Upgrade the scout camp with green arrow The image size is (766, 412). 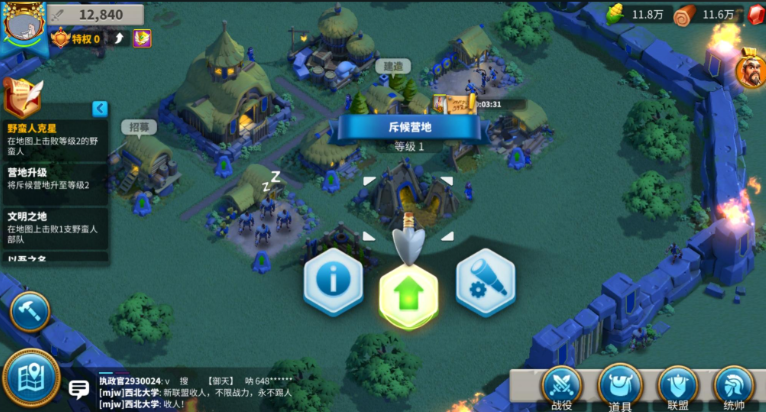point(409,295)
